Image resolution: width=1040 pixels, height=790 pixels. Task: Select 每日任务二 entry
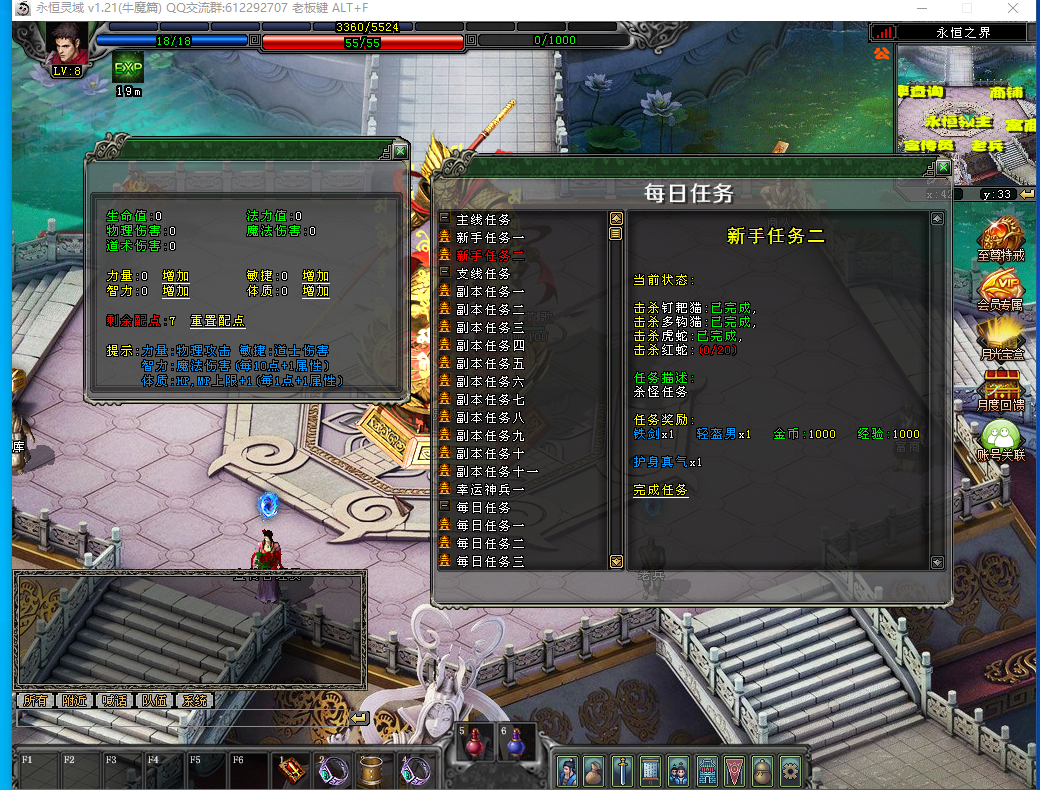click(x=490, y=543)
